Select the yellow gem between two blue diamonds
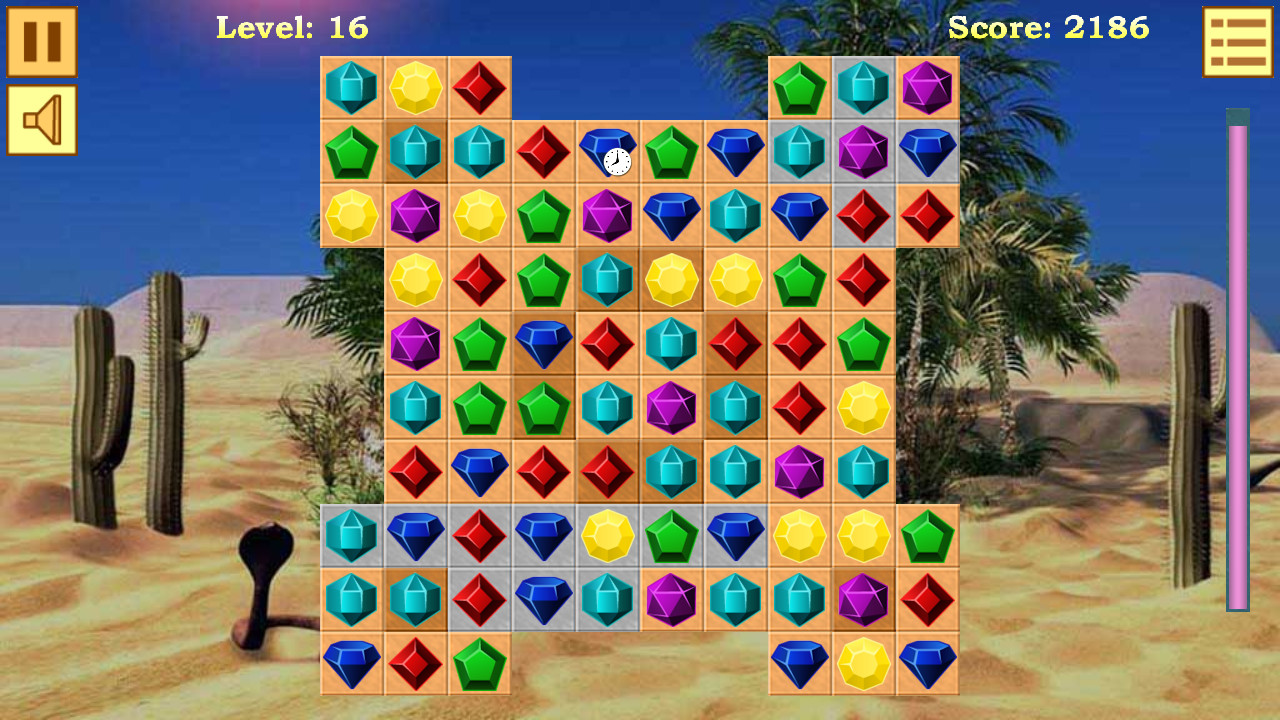The height and width of the screenshot is (720, 1280). pyautogui.click(x=863, y=666)
